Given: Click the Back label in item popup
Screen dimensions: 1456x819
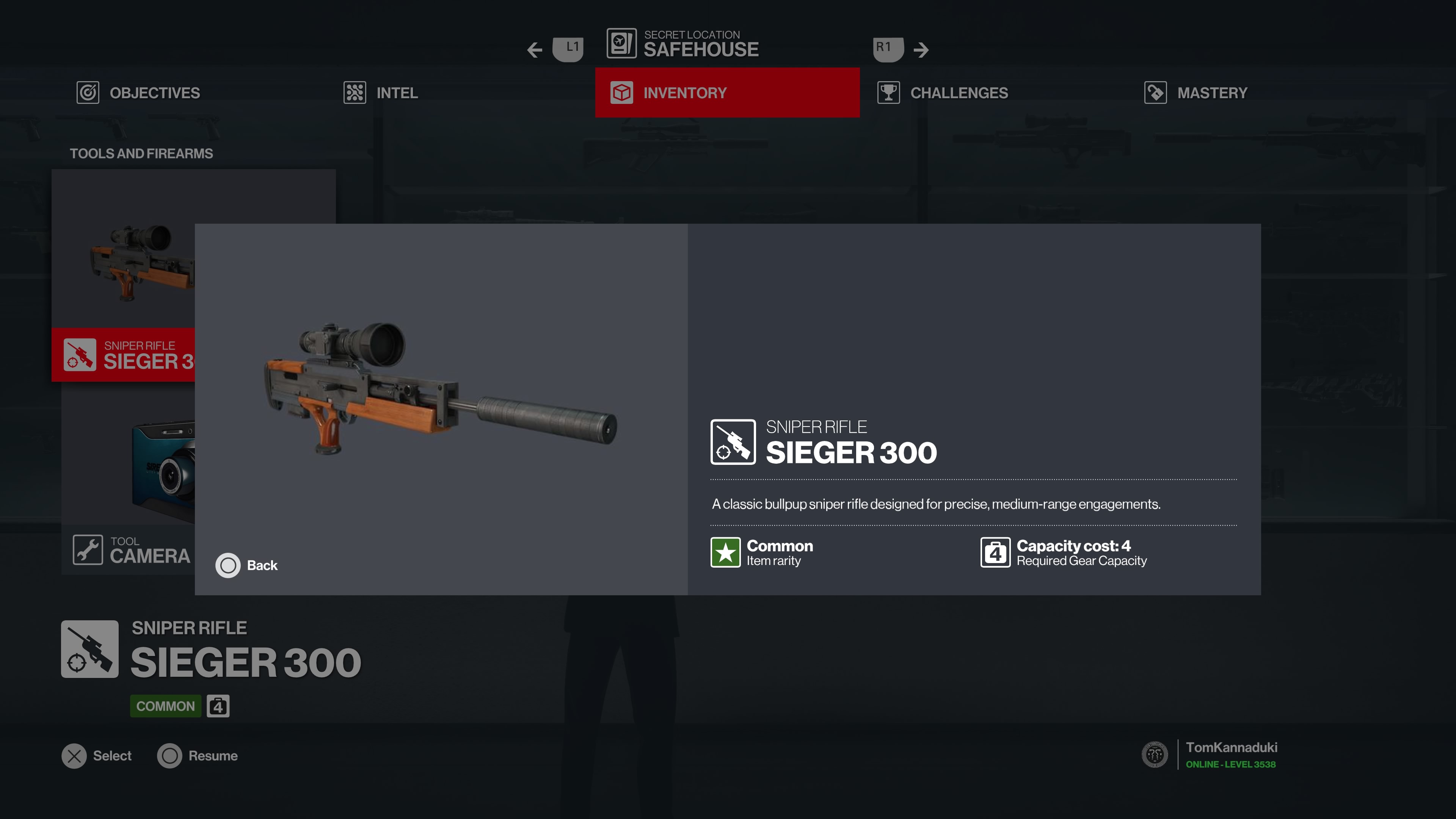Looking at the screenshot, I should tap(262, 565).
